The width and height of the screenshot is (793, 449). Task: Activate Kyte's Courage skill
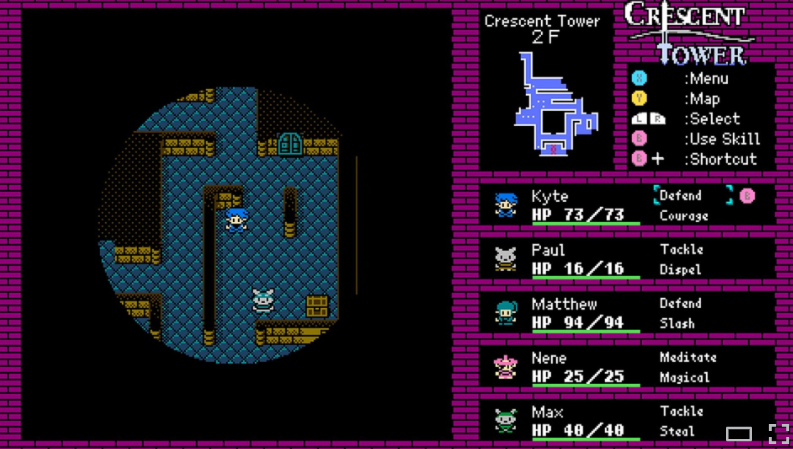click(684, 216)
